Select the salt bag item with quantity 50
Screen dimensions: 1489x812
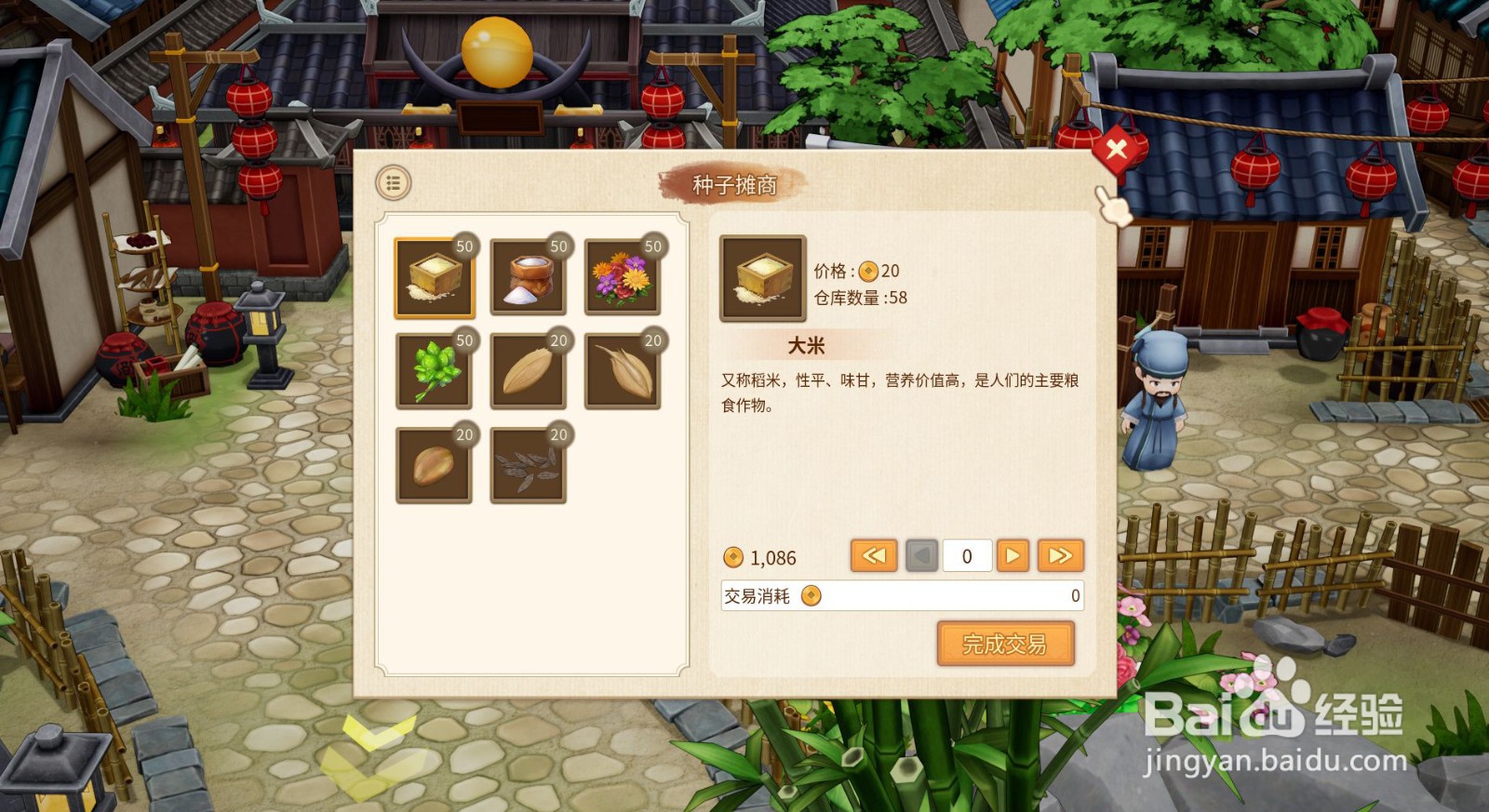pos(529,277)
